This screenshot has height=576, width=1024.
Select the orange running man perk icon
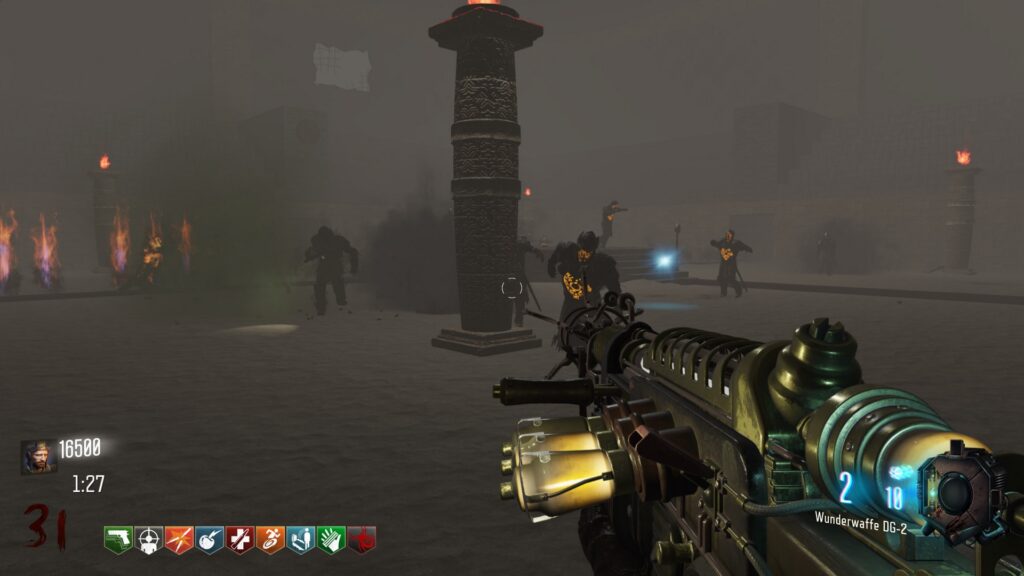[x=271, y=540]
